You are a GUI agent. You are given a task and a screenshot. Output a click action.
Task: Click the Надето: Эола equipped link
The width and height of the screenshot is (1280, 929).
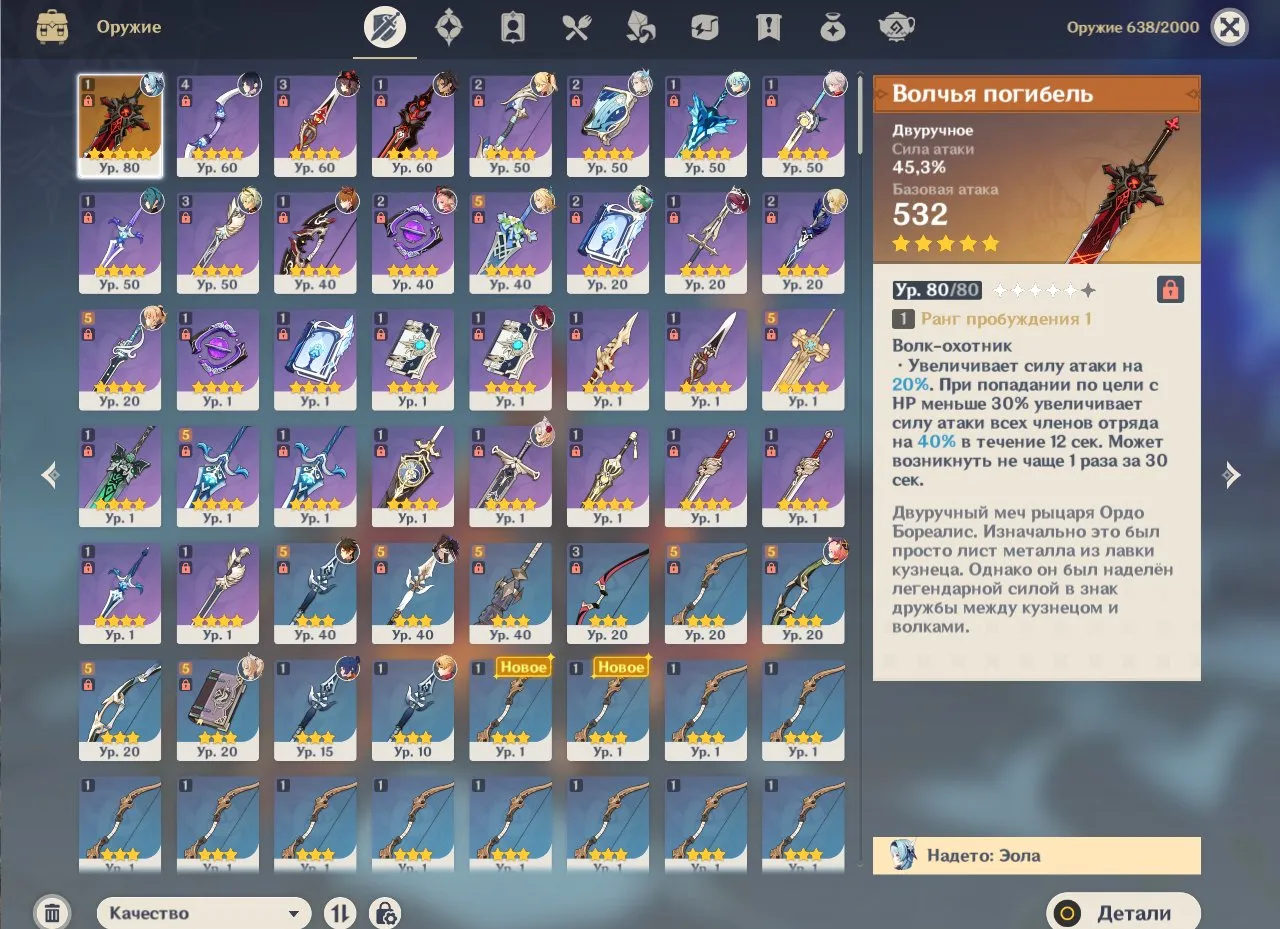[x=1036, y=856]
